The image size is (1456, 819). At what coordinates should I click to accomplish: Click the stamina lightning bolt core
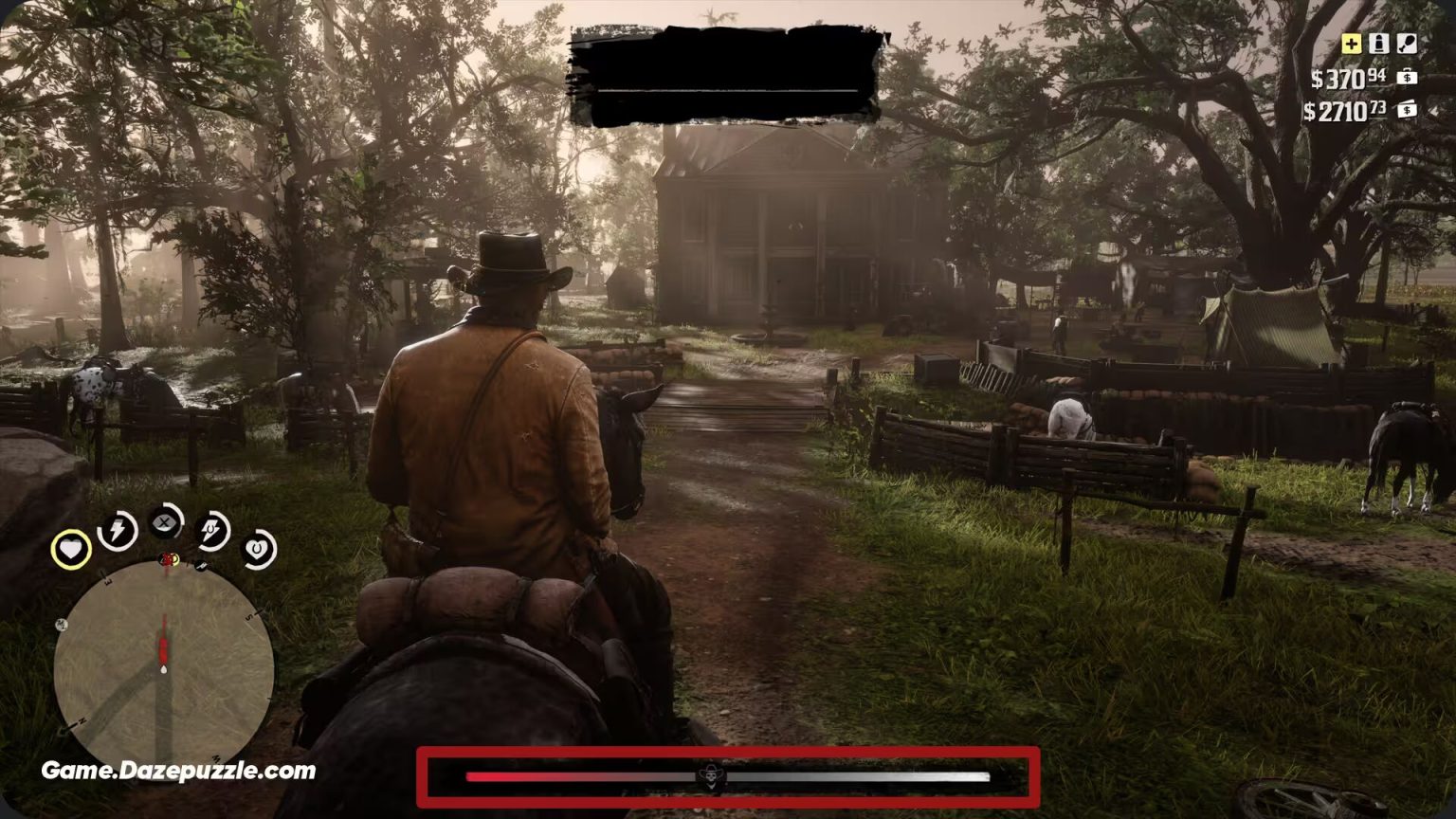point(117,534)
